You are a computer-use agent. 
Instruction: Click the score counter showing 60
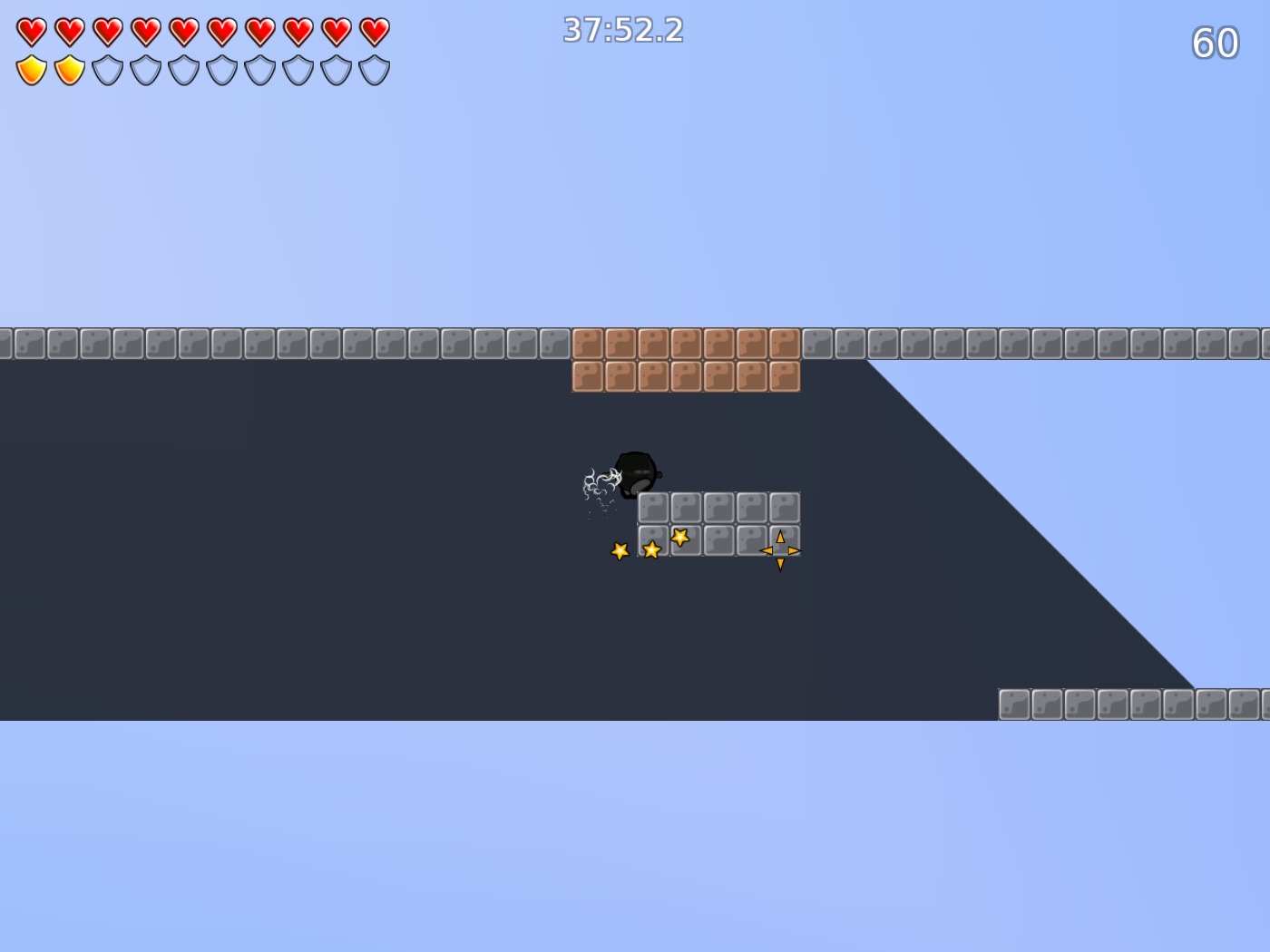tap(1216, 42)
